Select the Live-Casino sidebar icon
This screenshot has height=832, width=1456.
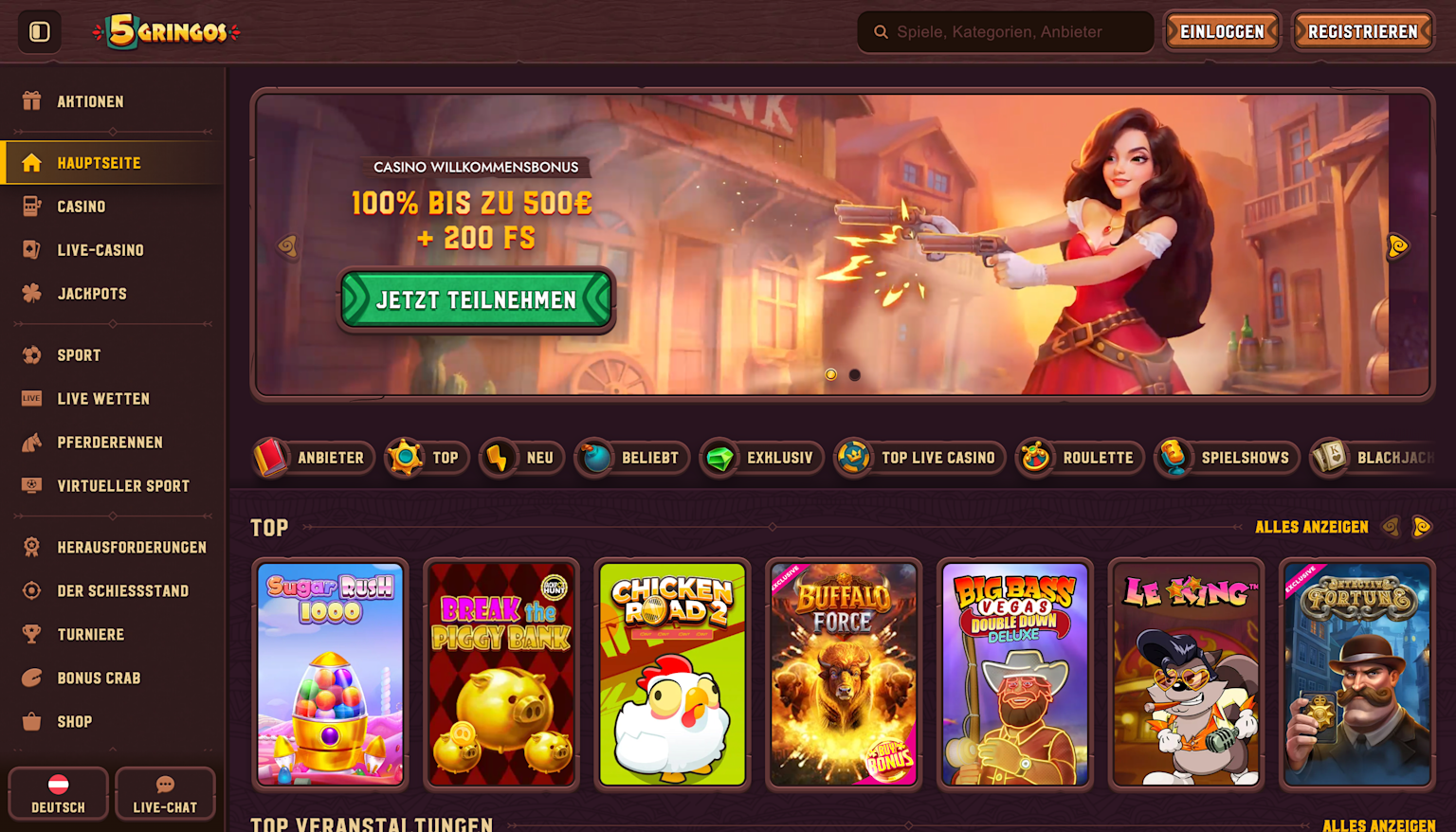31,249
